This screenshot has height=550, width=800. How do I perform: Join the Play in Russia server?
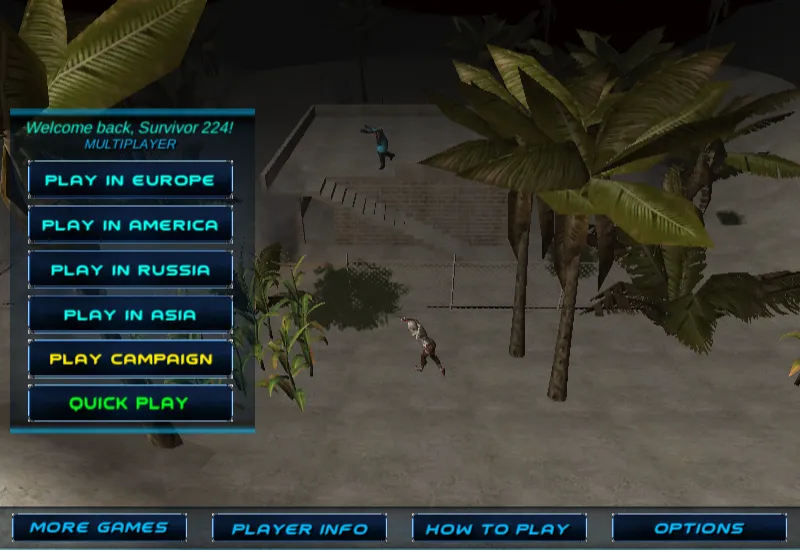pos(130,270)
